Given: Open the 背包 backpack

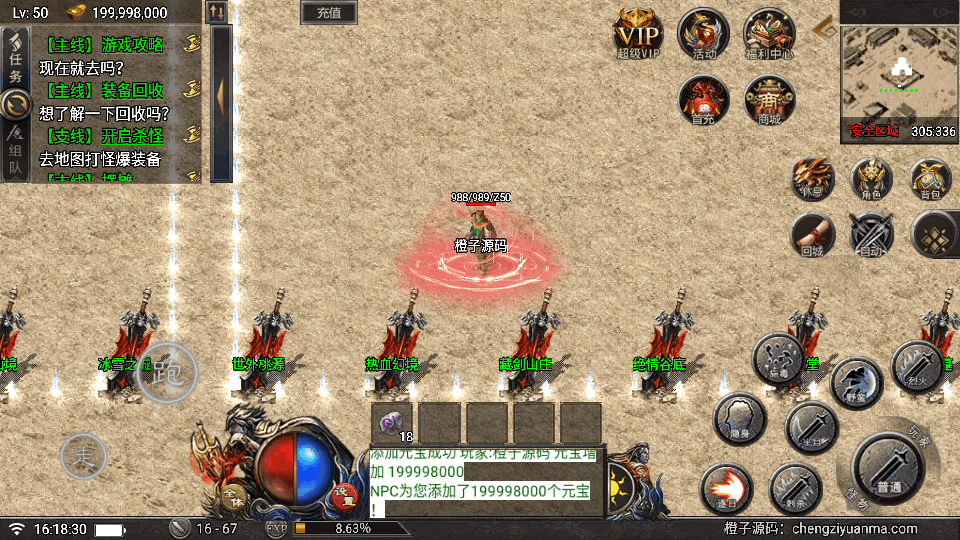Looking at the screenshot, I should click(930, 180).
